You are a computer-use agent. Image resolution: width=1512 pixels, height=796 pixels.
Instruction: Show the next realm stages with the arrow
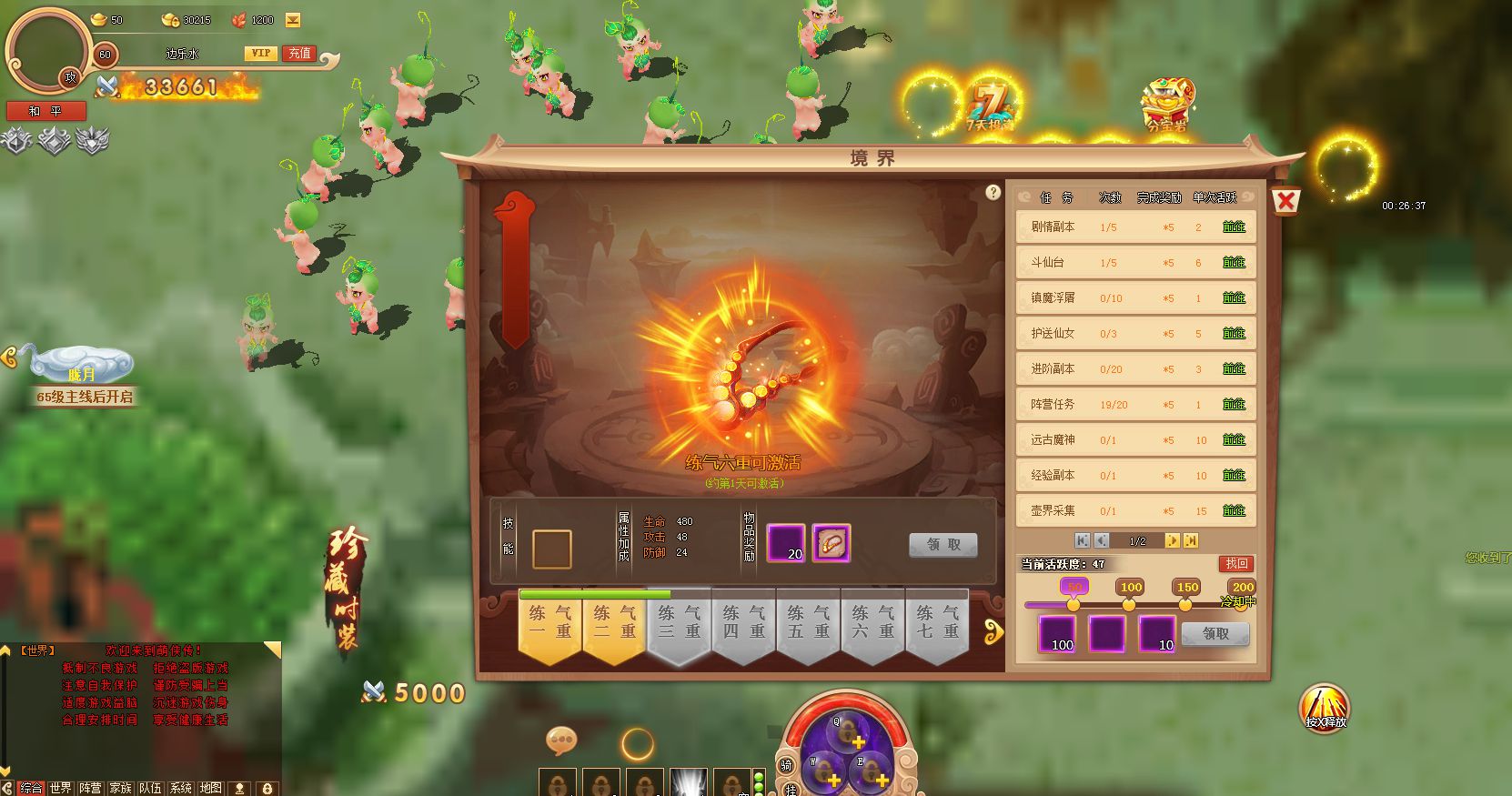click(993, 630)
